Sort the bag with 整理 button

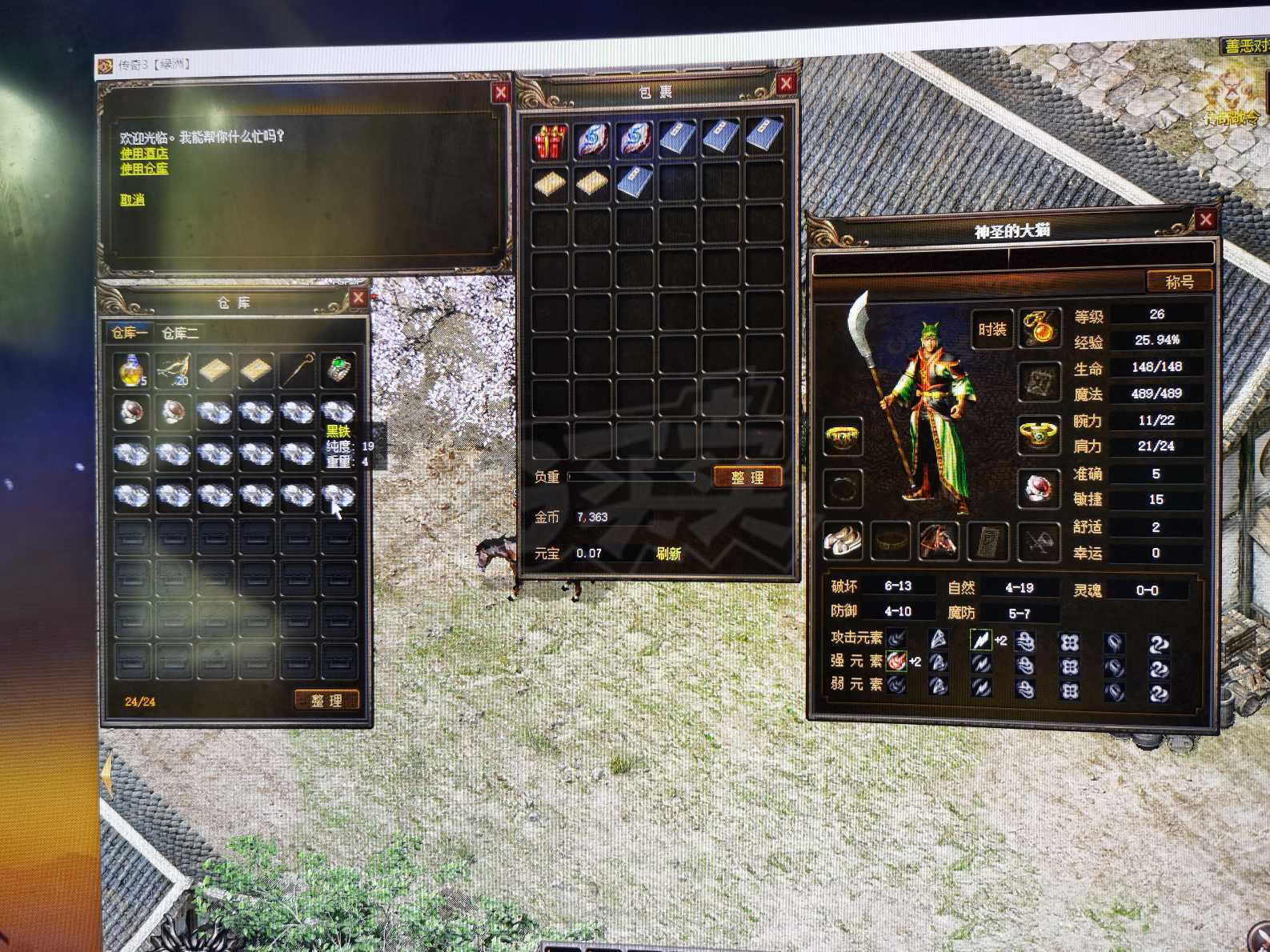tap(747, 478)
